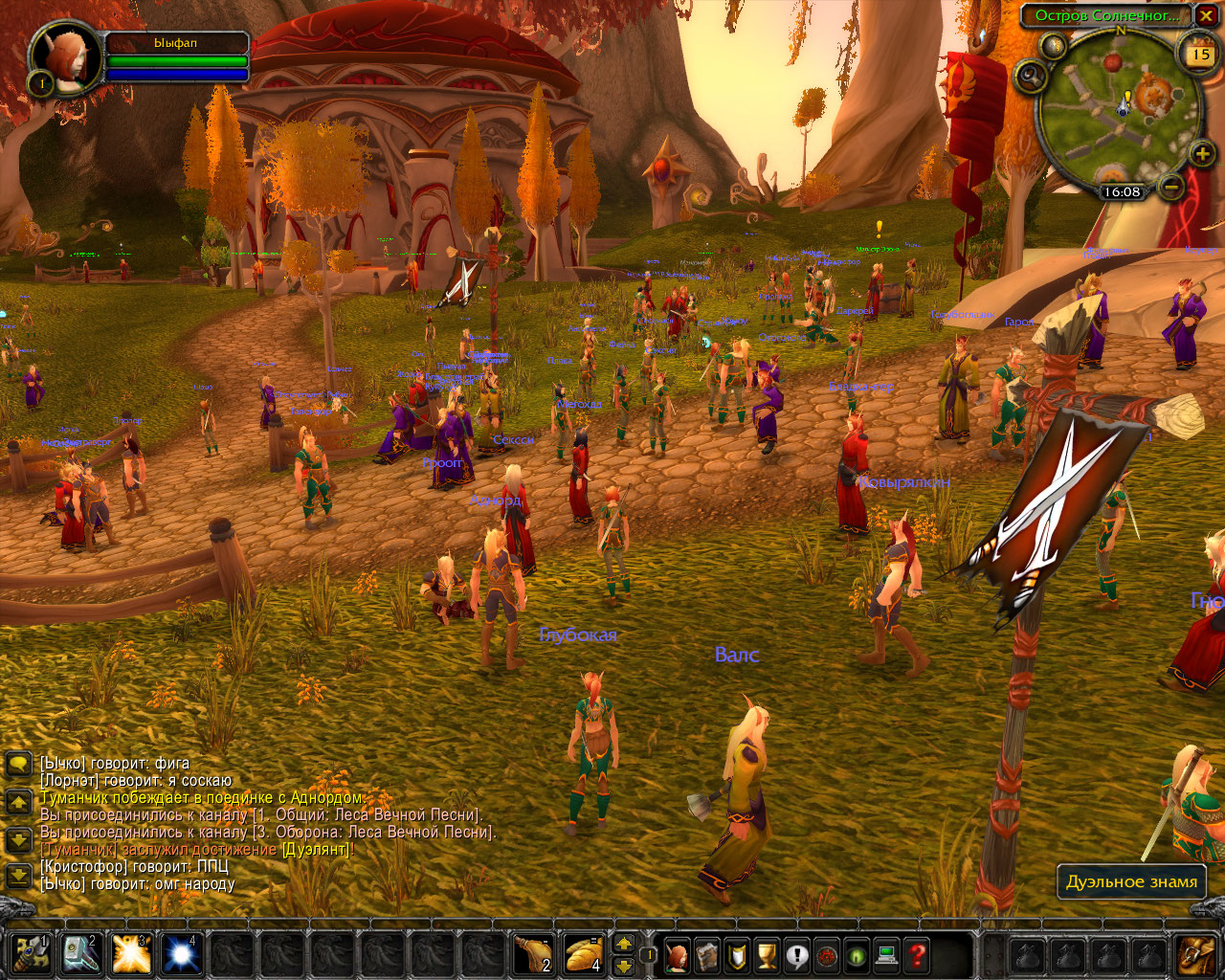
Task: Open the world map globe button
Action: click(x=1056, y=44)
